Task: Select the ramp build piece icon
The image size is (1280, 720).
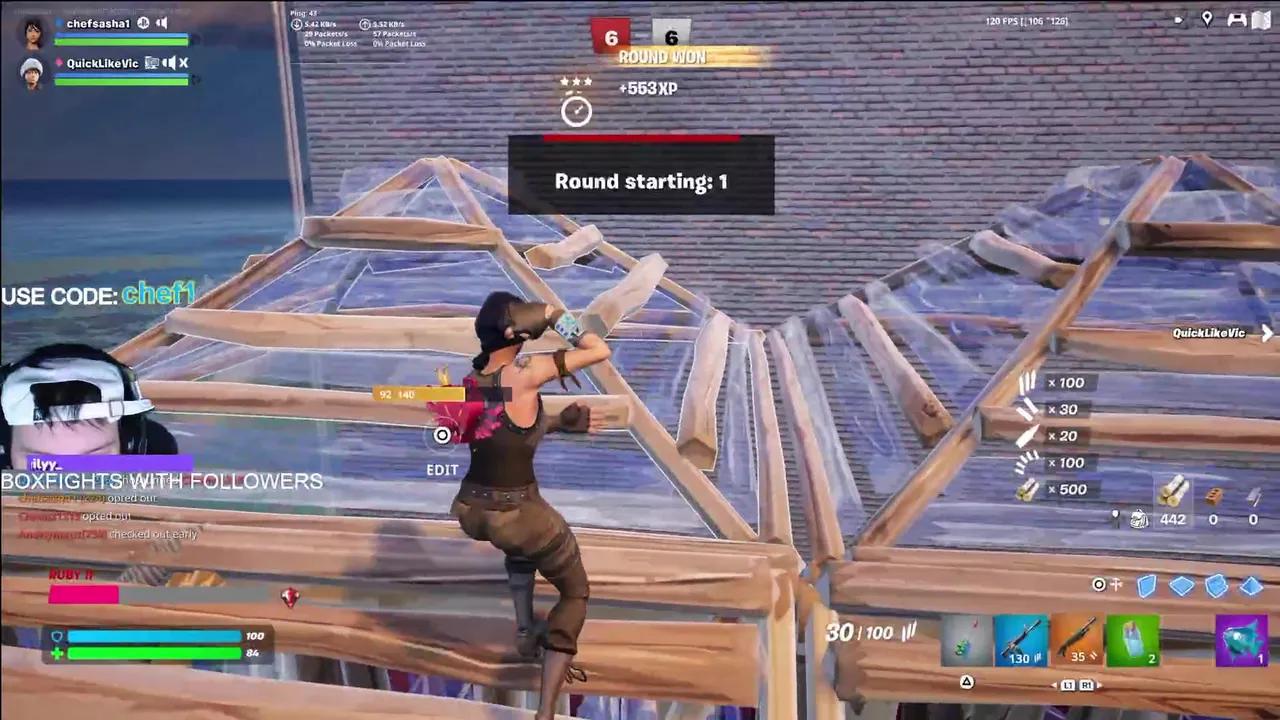Action: click(x=1216, y=587)
